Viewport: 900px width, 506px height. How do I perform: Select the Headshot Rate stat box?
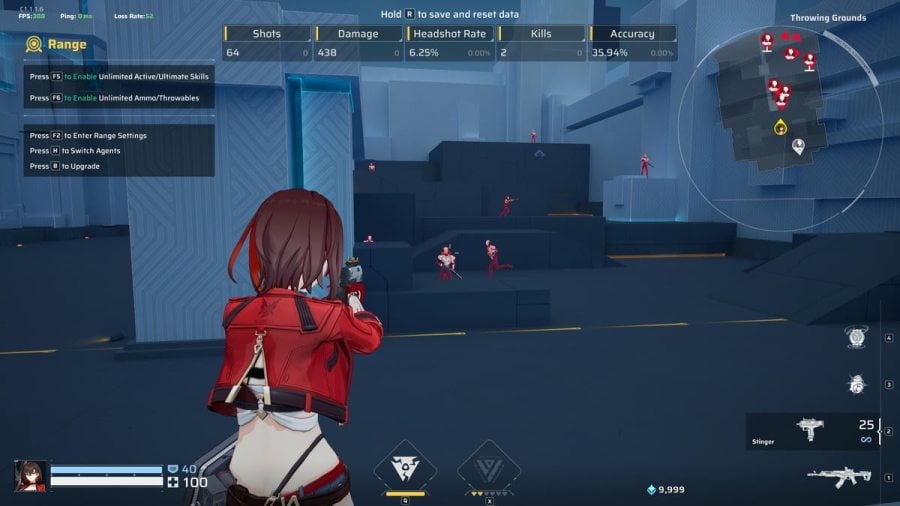450,43
